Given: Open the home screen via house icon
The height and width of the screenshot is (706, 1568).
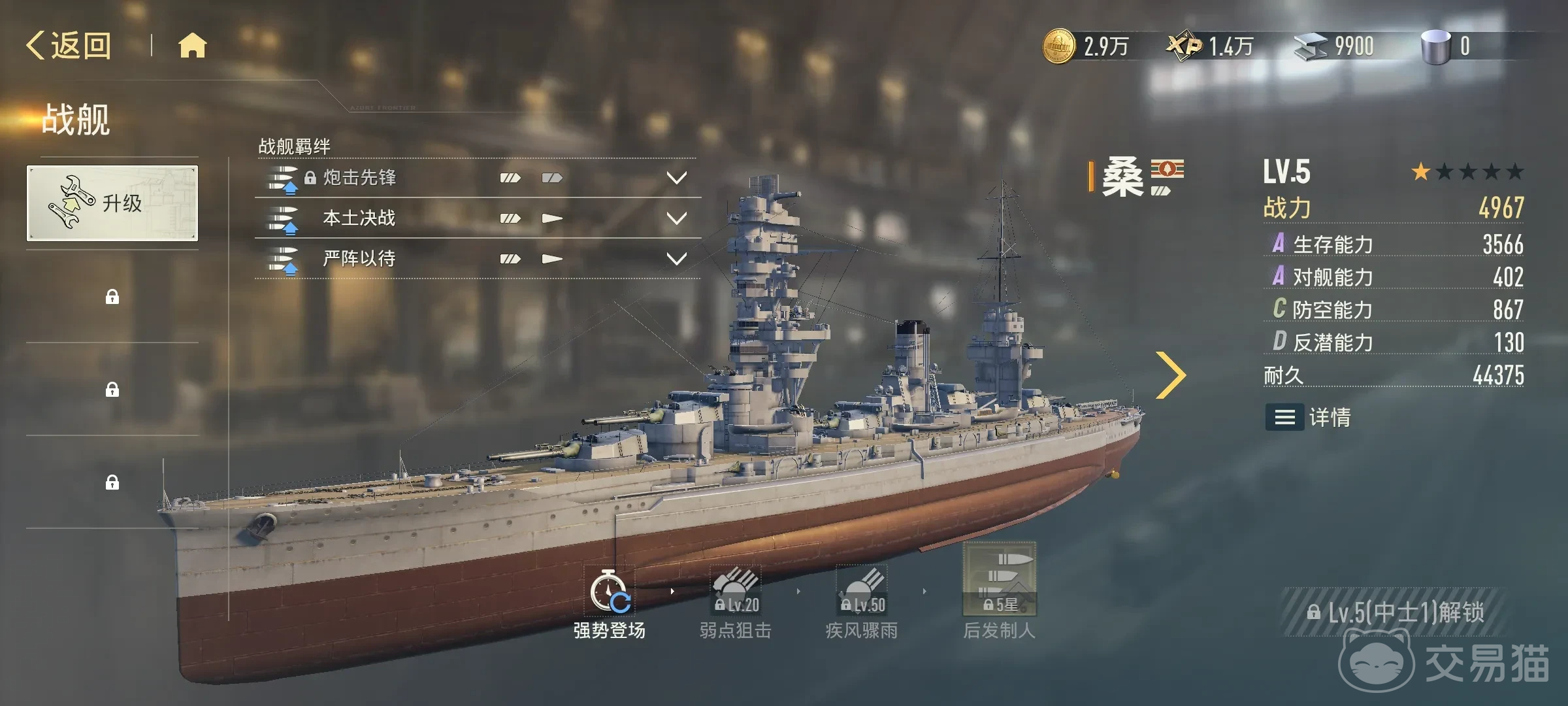Looking at the screenshot, I should click(x=192, y=46).
